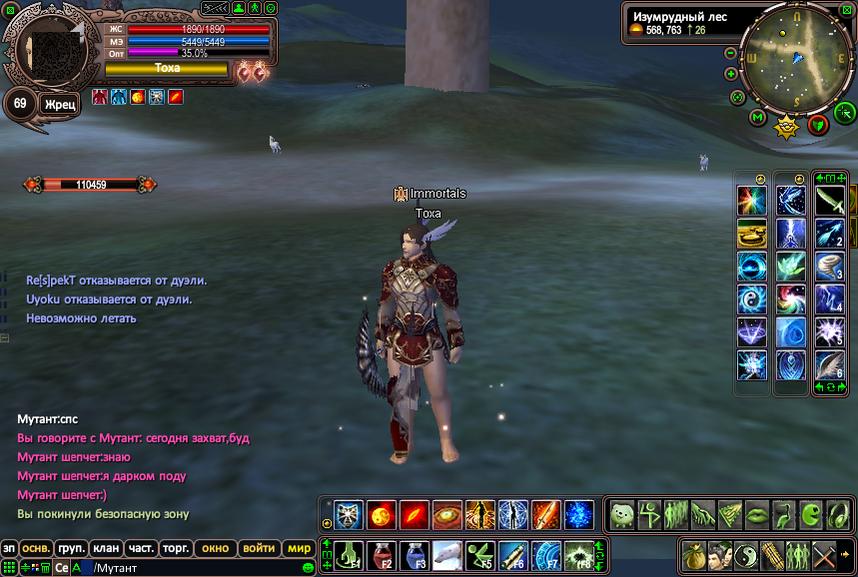Cast the tornado skill in slot 3
The width and height of the screenshot is (858, 577).
coord(830,266)
